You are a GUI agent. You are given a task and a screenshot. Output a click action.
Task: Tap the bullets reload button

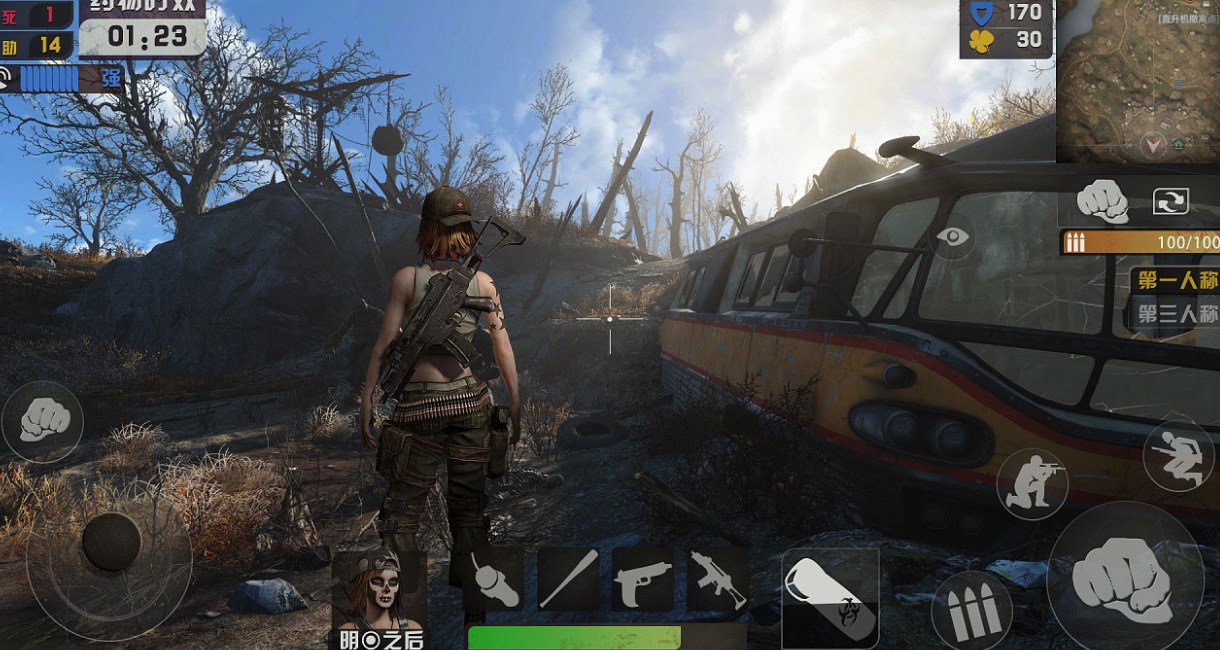[x=971, y=609]
